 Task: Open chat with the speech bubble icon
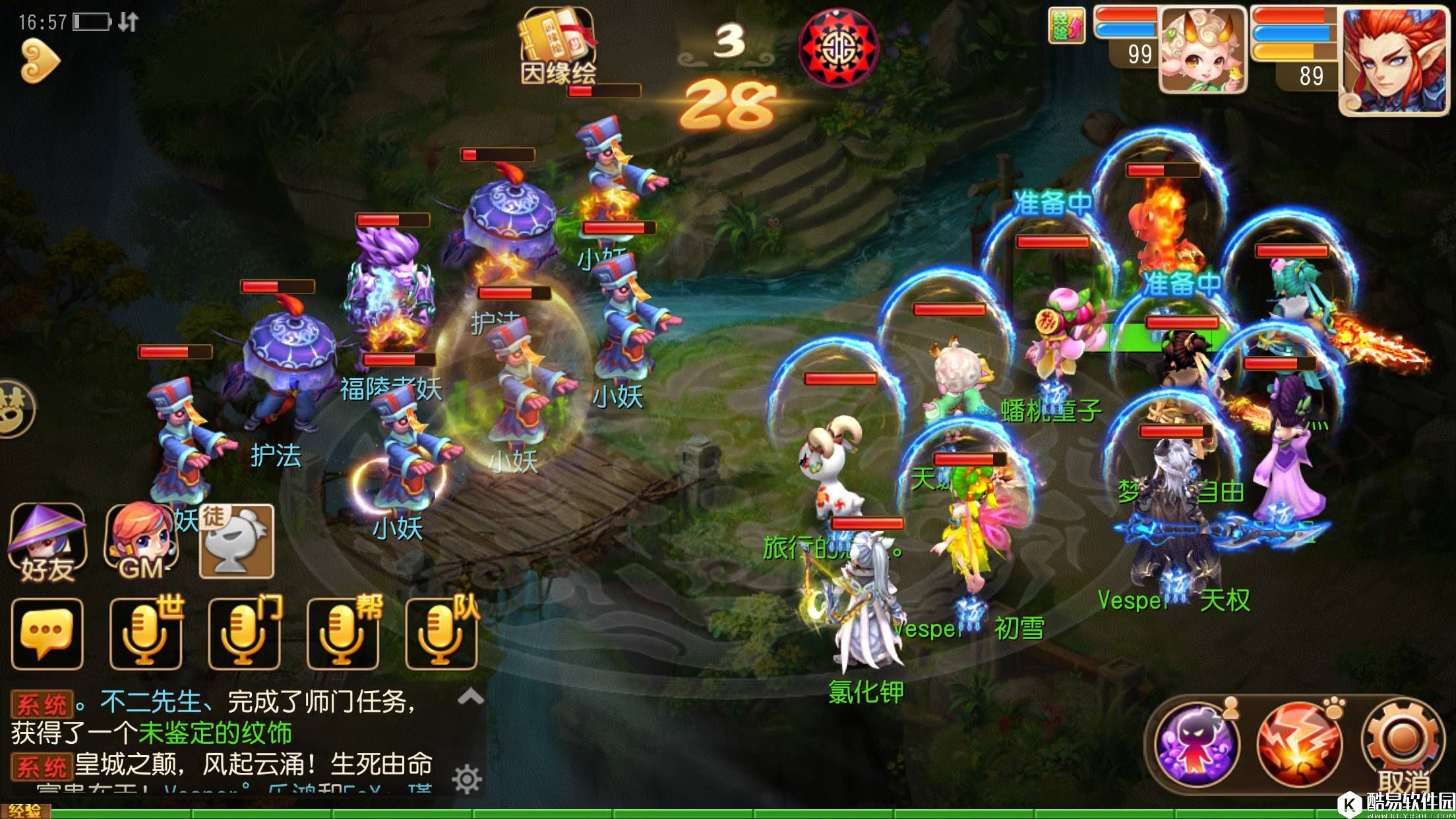47,634
